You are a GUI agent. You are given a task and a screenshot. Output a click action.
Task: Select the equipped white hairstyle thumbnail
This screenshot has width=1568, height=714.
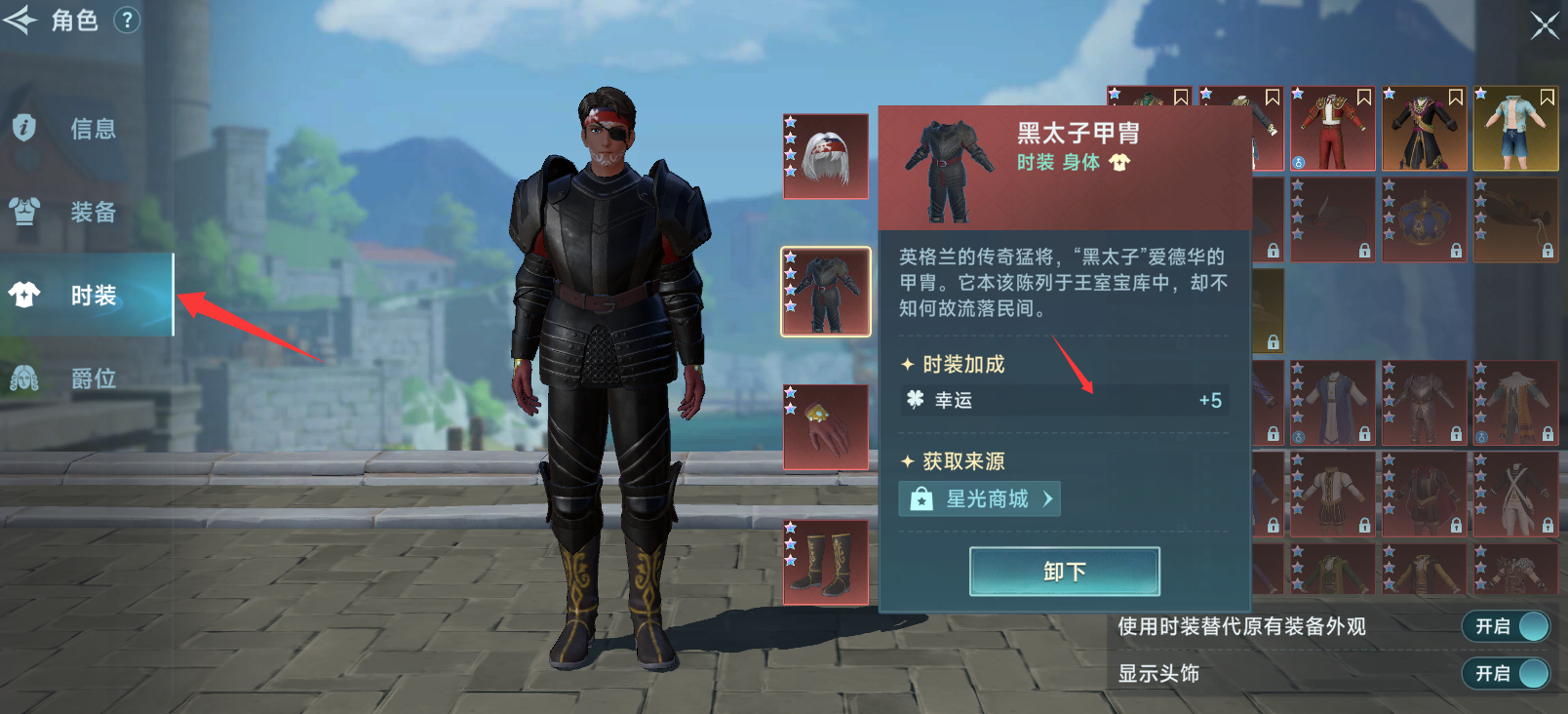[x=825, y=155]
